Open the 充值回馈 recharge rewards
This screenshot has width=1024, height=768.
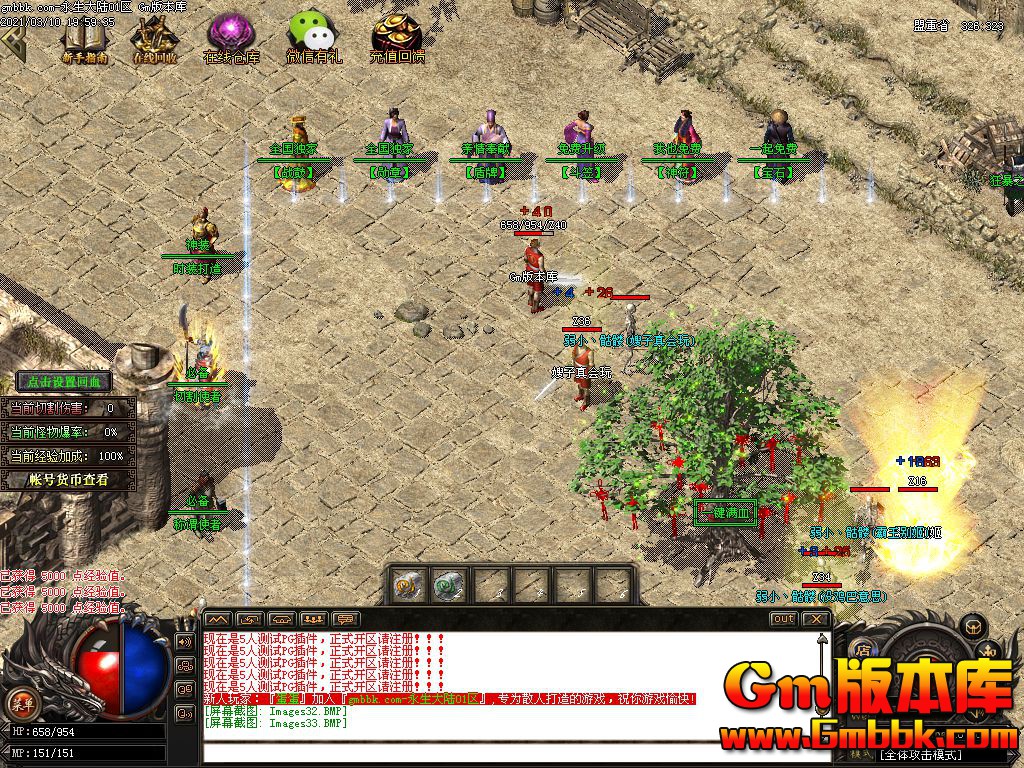click(x=396, y=38)
